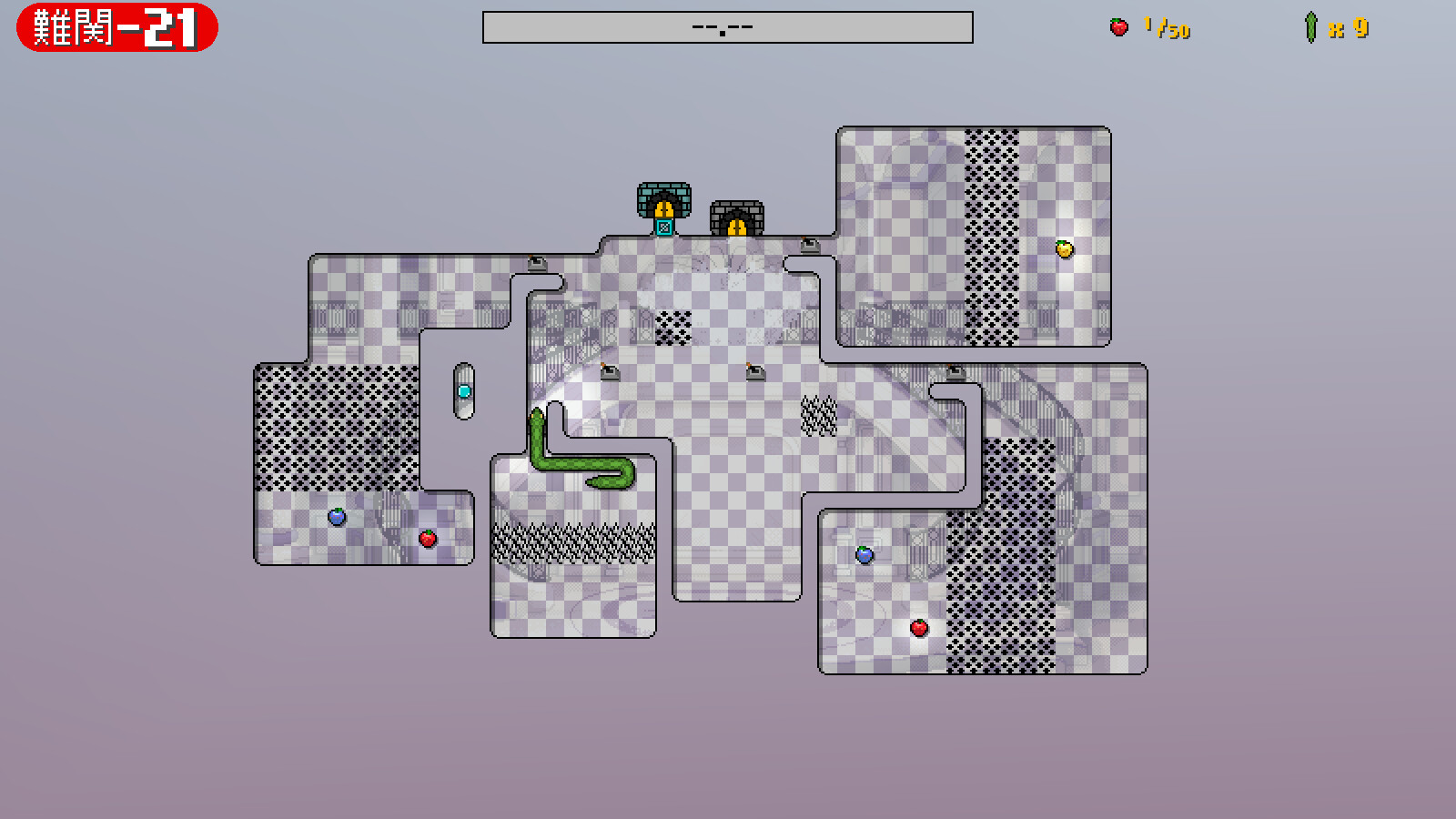Select the cyan gem inside the capsule
Image resolution: width=1456 pixels, height=819 pixels.
[464, 389]
